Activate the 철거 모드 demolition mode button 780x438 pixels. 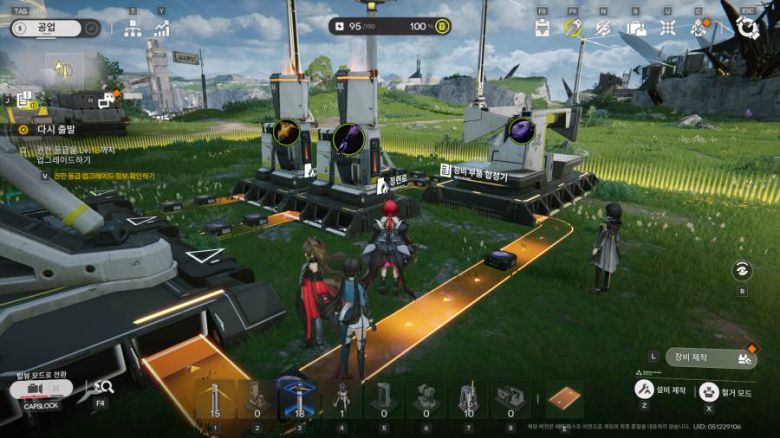pos(710,391)
